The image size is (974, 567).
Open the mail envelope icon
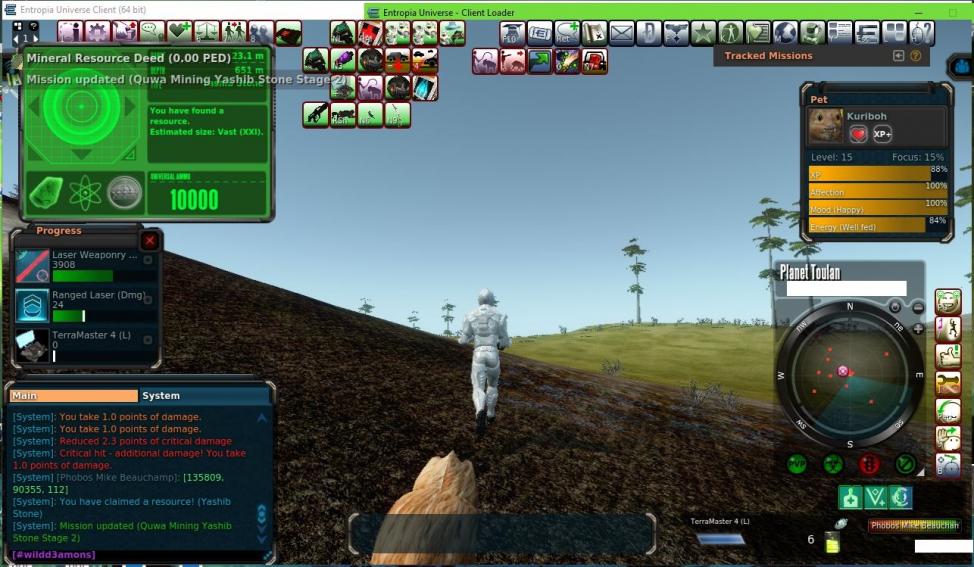tap(622, 33)
